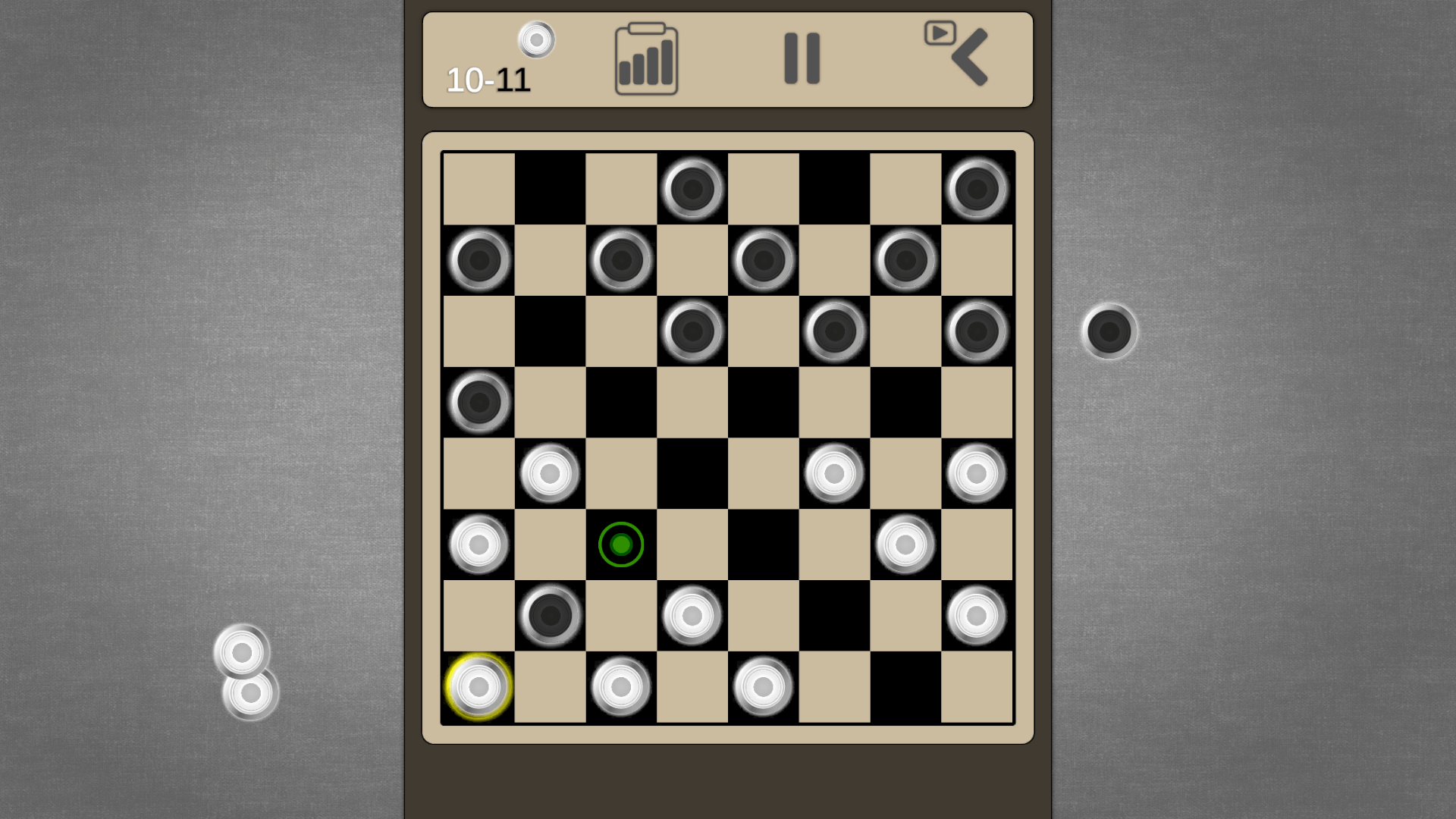The height and width of the screenshot is (819, 1456).
Task: Click an empty dark square near the green marker
Action: tap(764, 543)
